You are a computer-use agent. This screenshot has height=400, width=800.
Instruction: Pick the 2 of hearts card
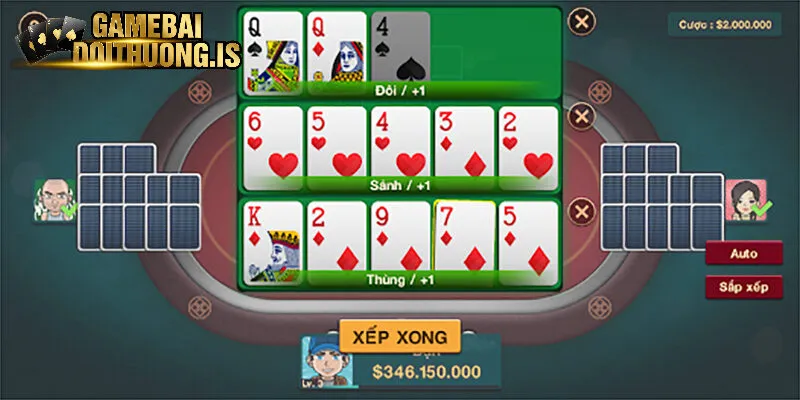tap(528, 143)
